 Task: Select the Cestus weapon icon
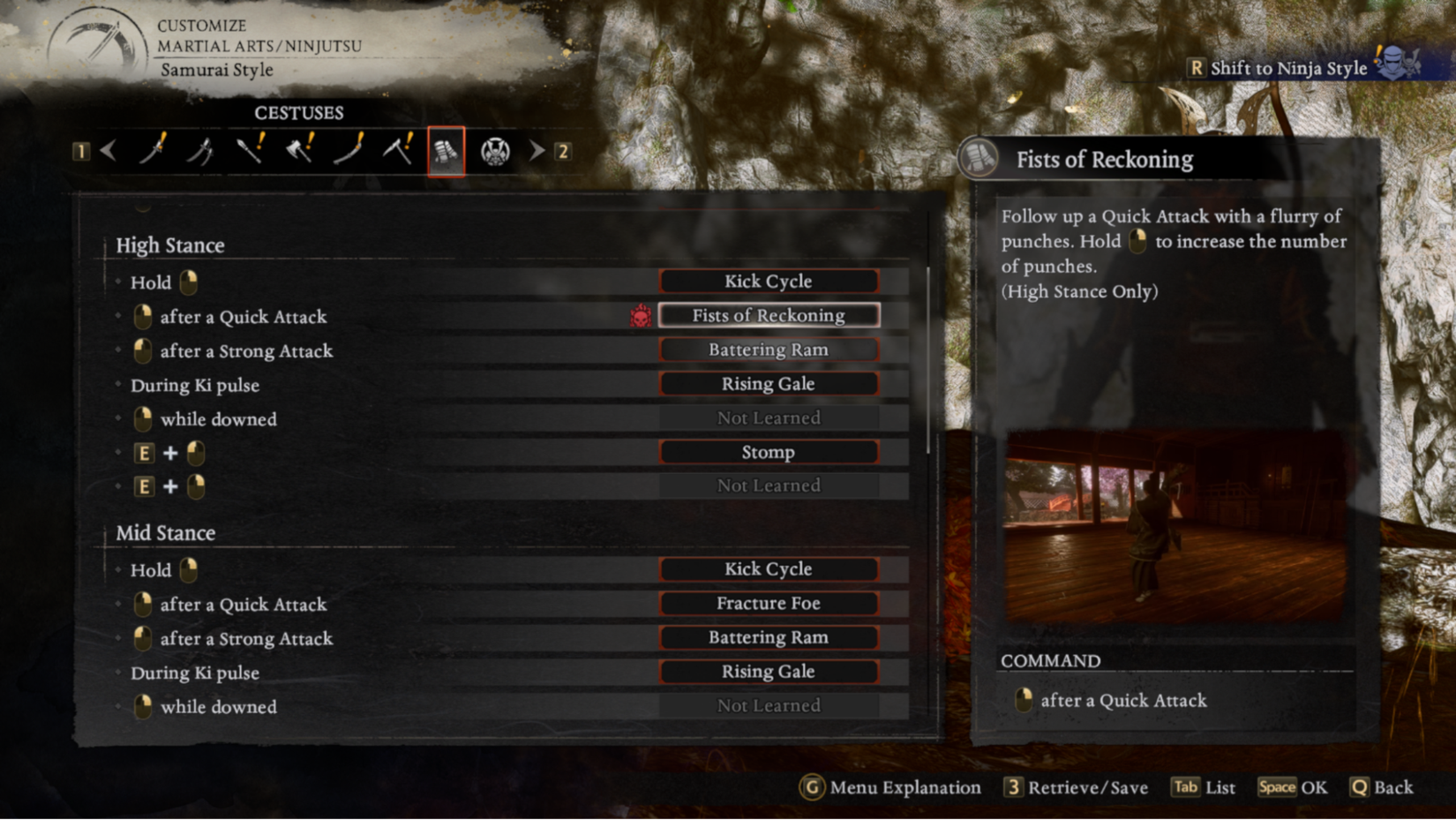pos(446,150)
